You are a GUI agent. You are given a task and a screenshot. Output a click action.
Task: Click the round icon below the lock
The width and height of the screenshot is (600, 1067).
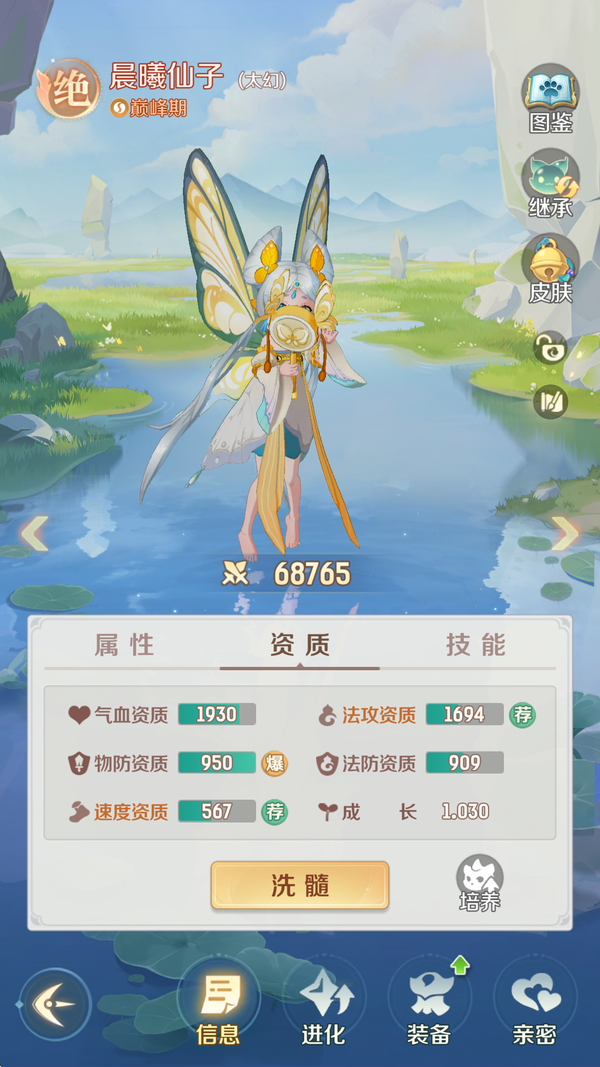pyautogui.click(x=550, y=401)
